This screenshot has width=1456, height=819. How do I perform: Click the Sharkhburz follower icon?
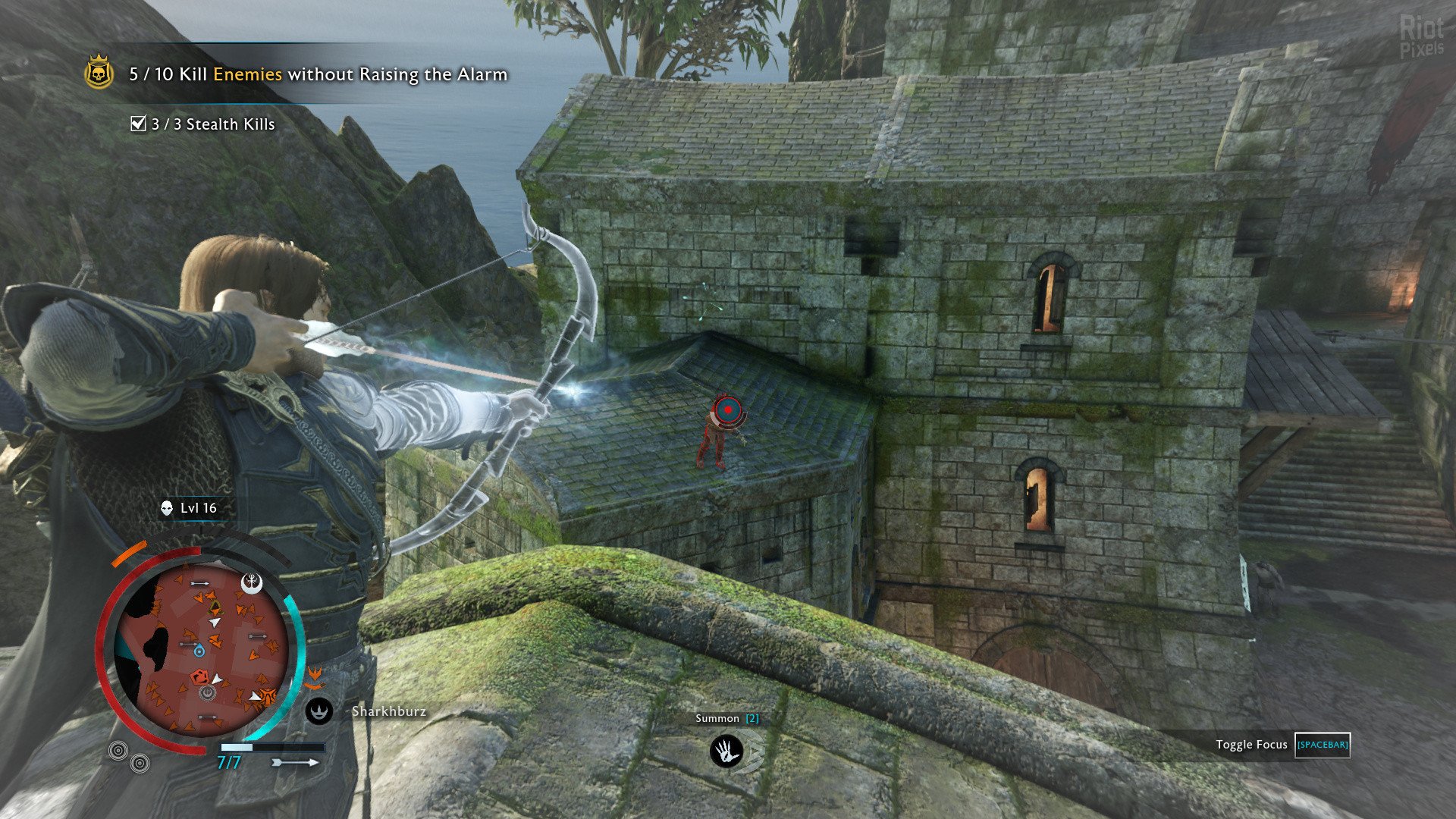click(x=319, y=711)
